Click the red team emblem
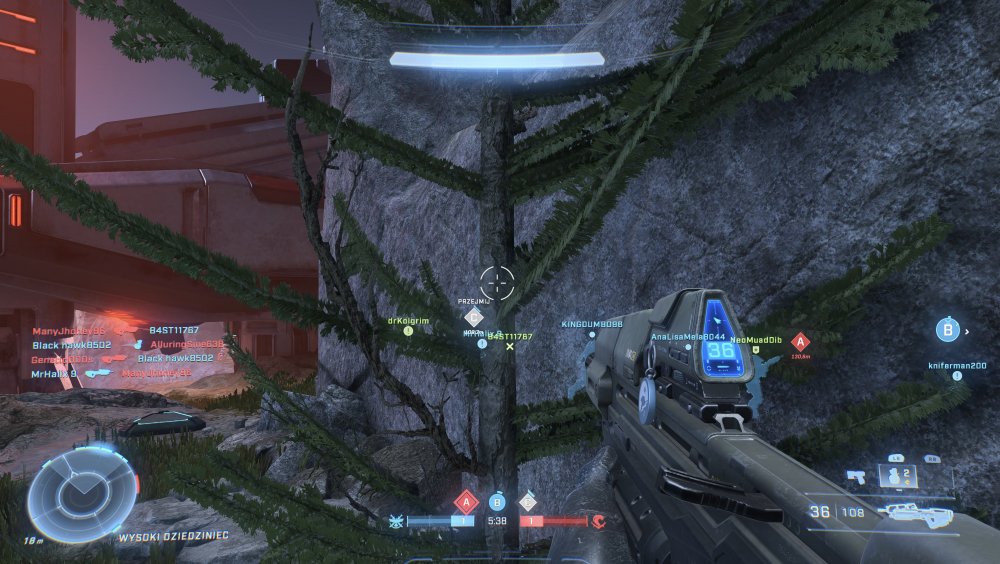This screenshot has width=1000, height=564. click(600, 521)
